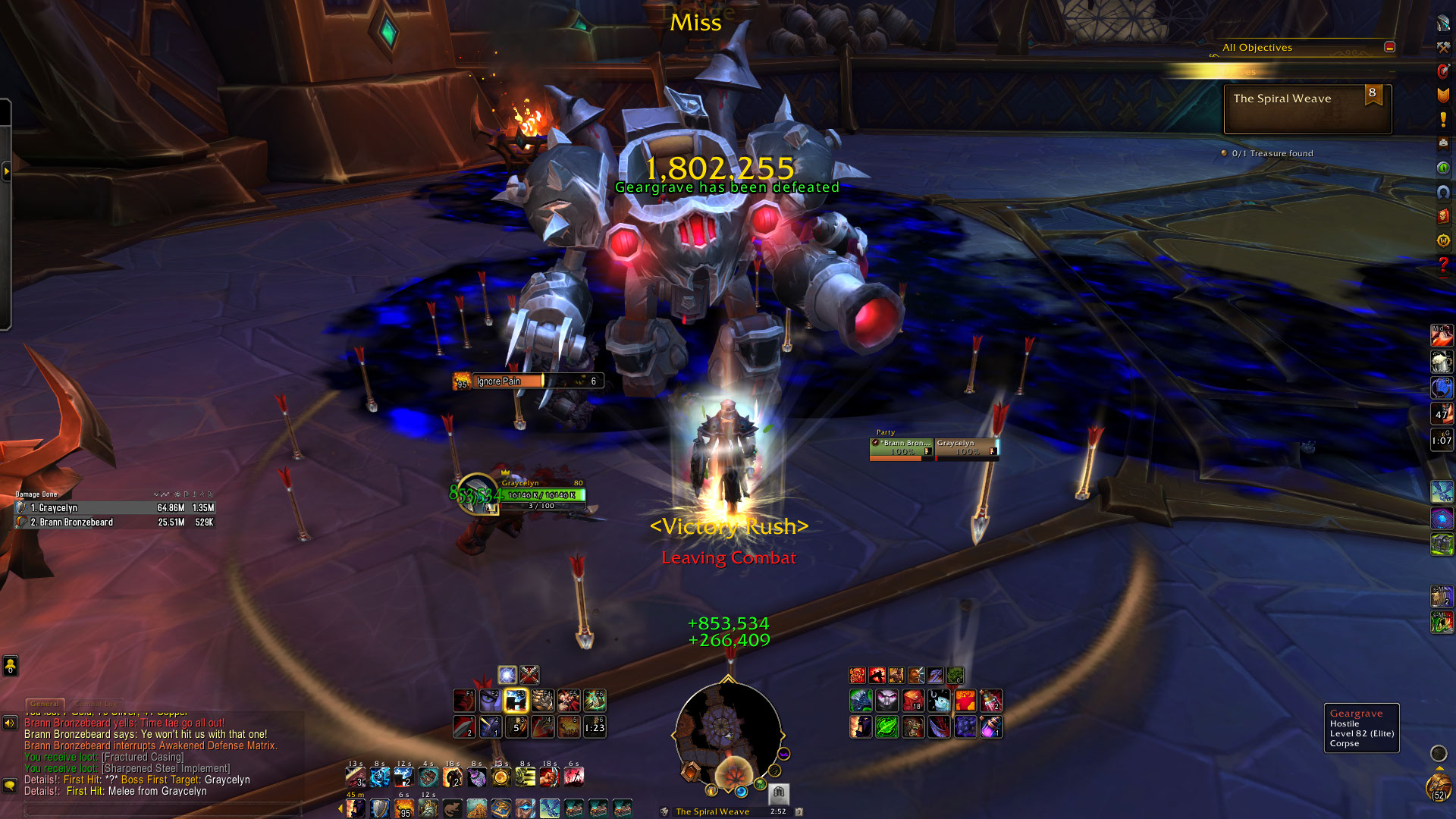Collapse the All Objectives tracker
The width and height of the screenshot is (1456, 819).
(x=1389, y=47)
